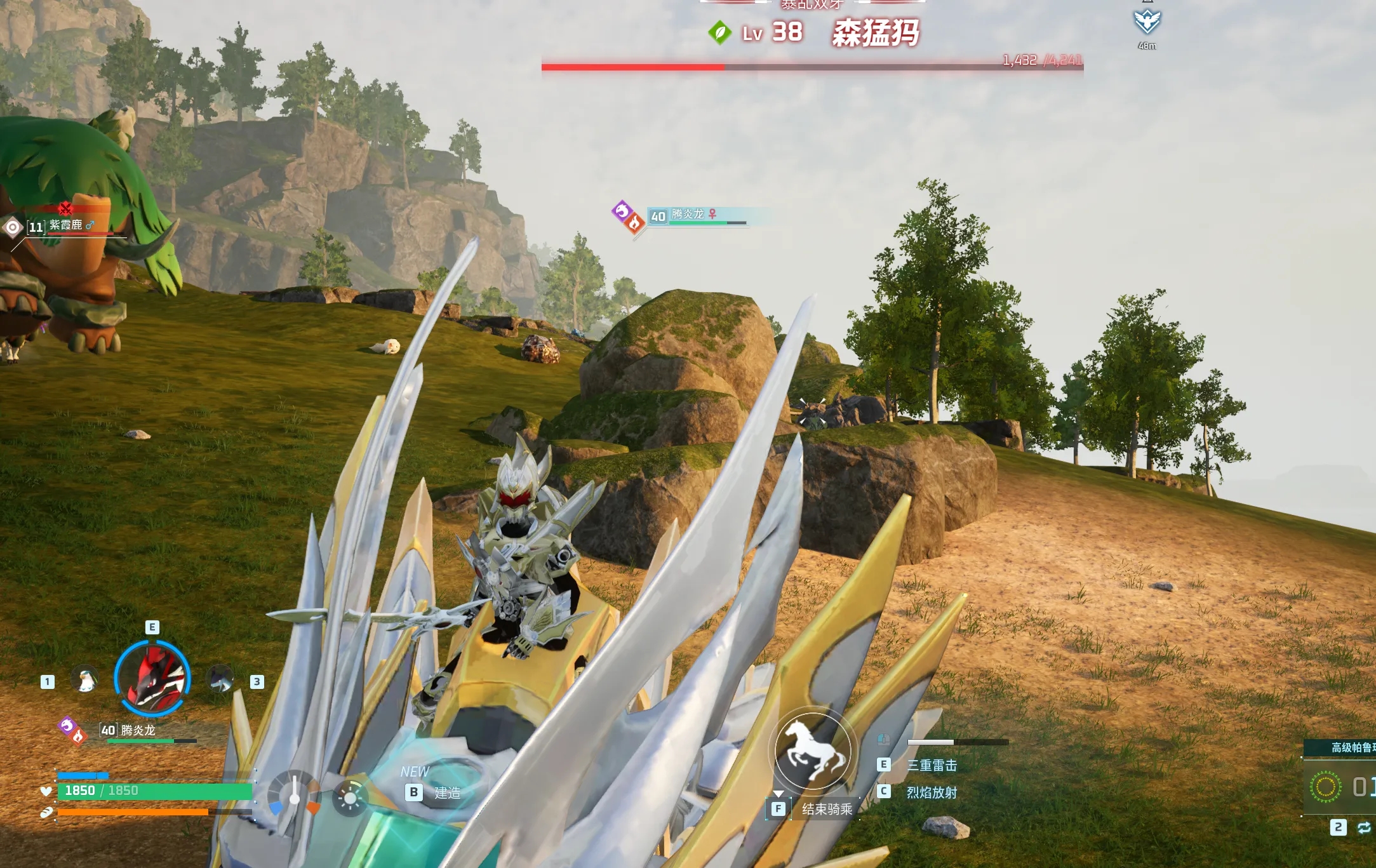Use the 烈焰放射 skill
Viewport: 1376px width, 868px height.
pos(931,792)
